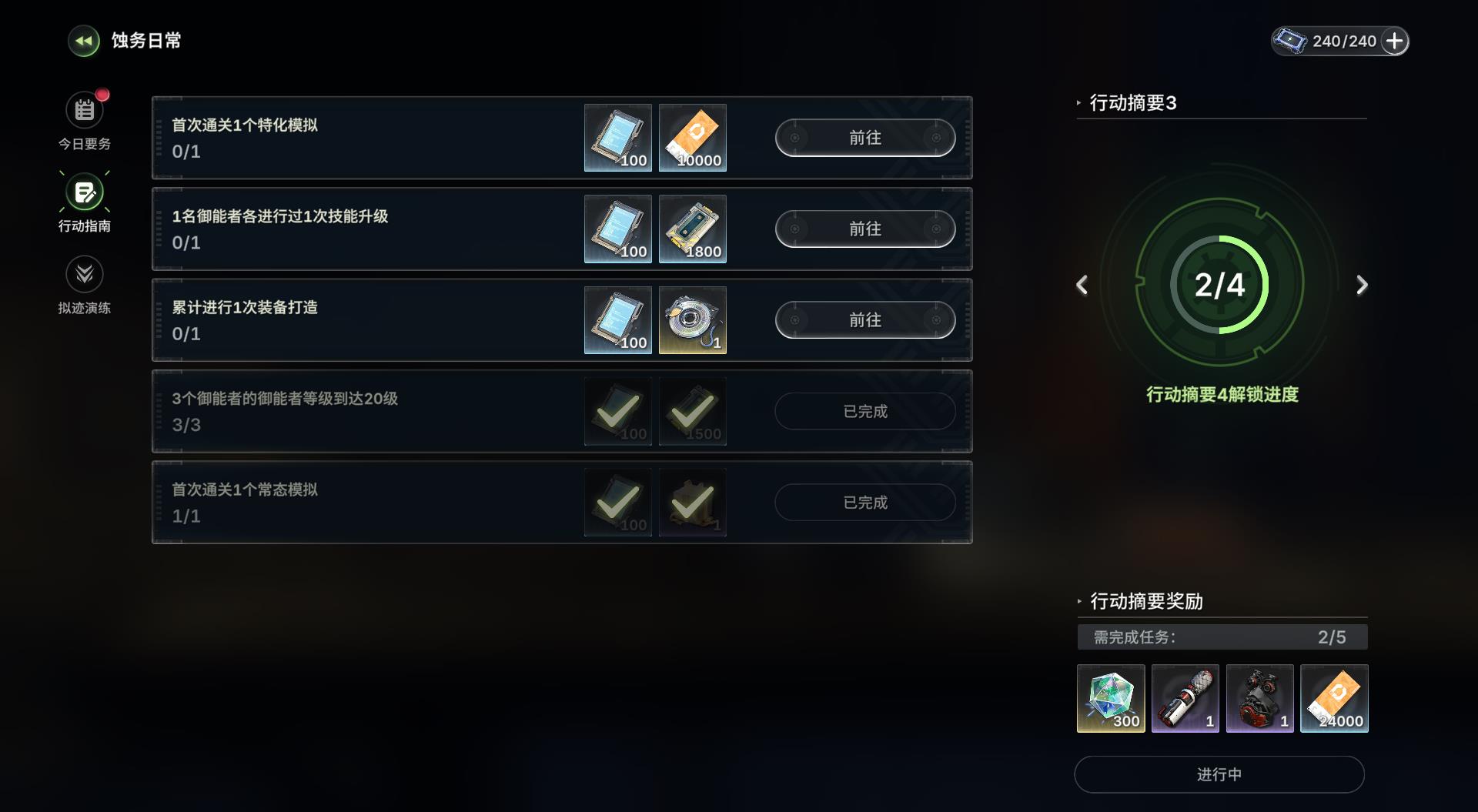View the 24000 orange ticket reward
This screenshot has width=1478, height=812.
(x=1334, y=698)
